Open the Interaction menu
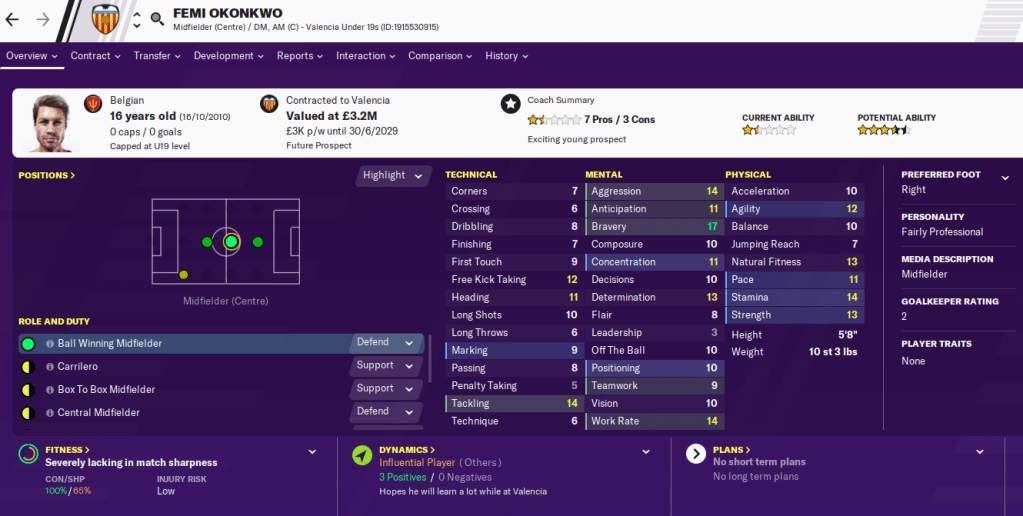1023x516 pixels. [365, 56]
